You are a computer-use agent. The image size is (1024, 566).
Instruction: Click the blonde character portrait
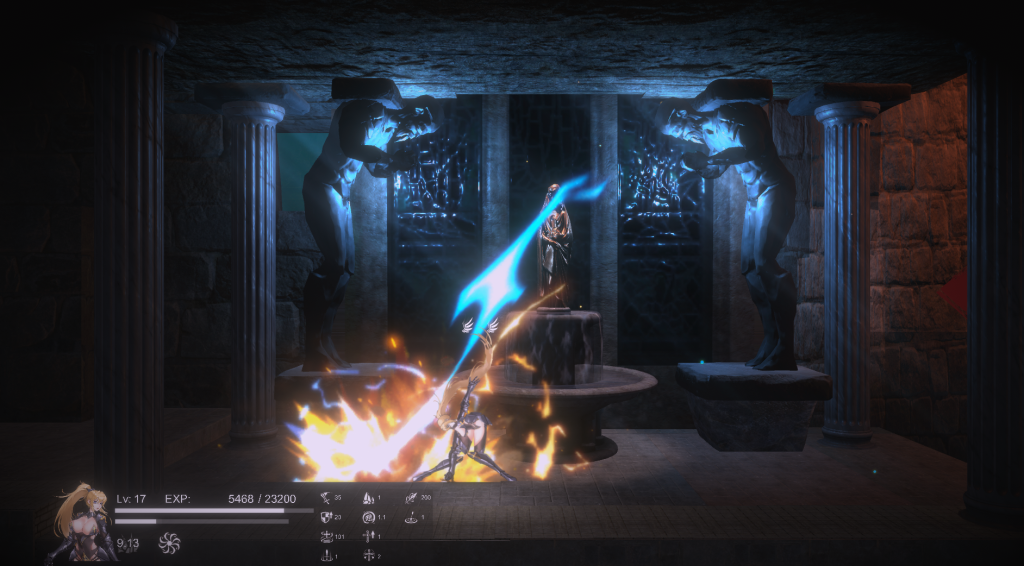[x=84, y=521]
